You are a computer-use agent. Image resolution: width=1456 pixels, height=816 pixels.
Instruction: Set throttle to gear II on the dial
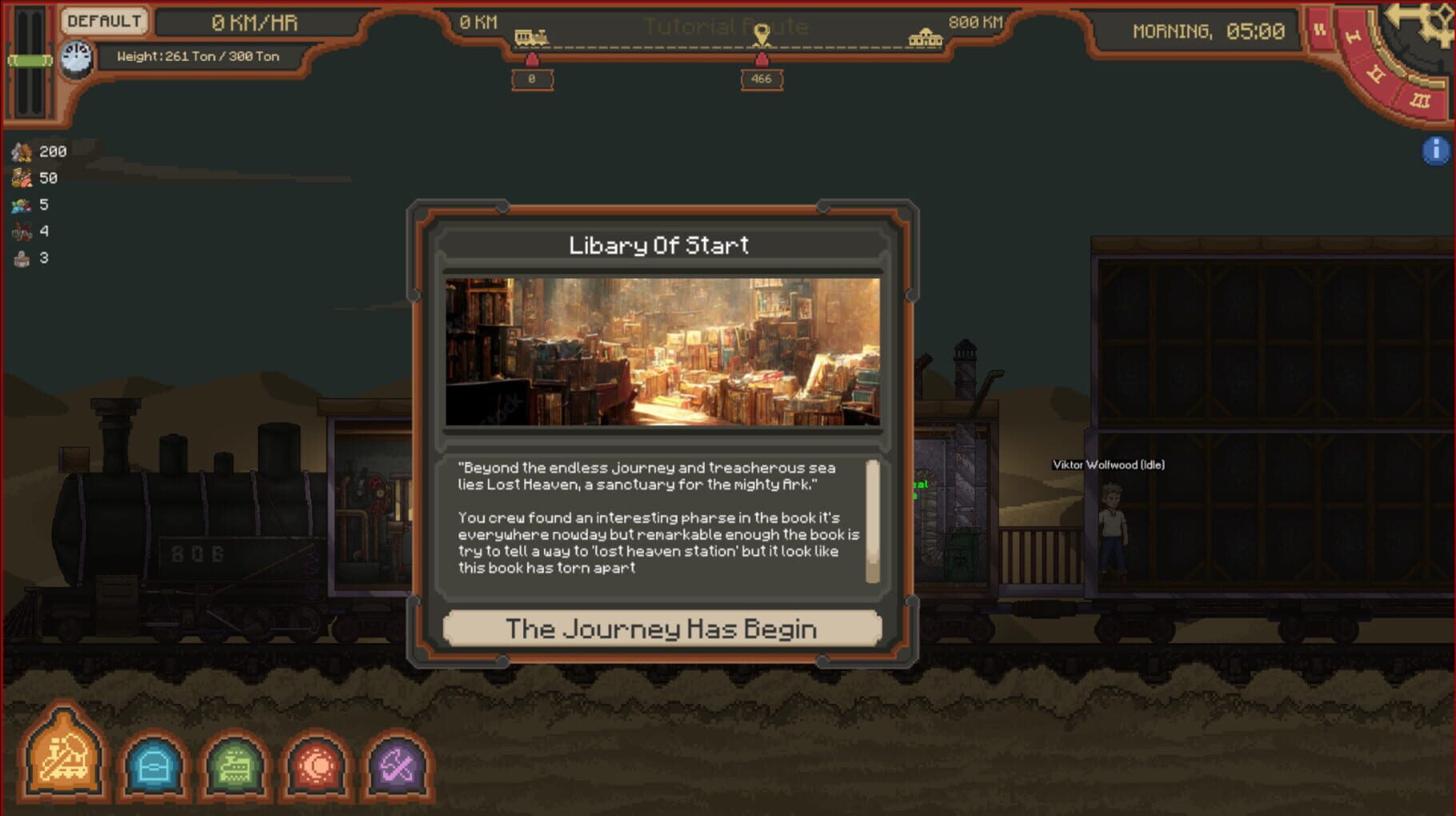tap(1378, 74)
